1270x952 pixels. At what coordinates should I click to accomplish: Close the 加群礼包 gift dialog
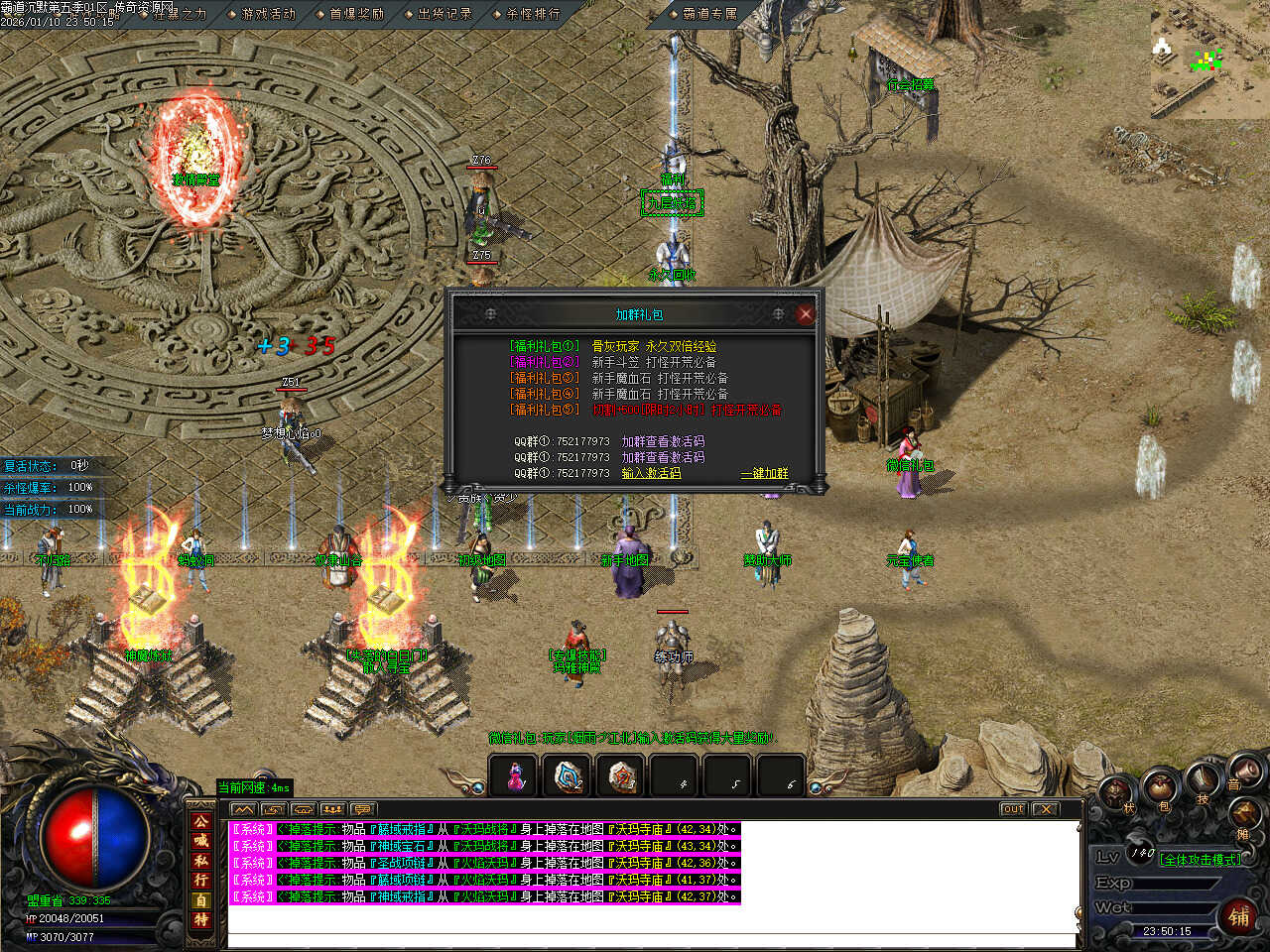pos(805,314)
